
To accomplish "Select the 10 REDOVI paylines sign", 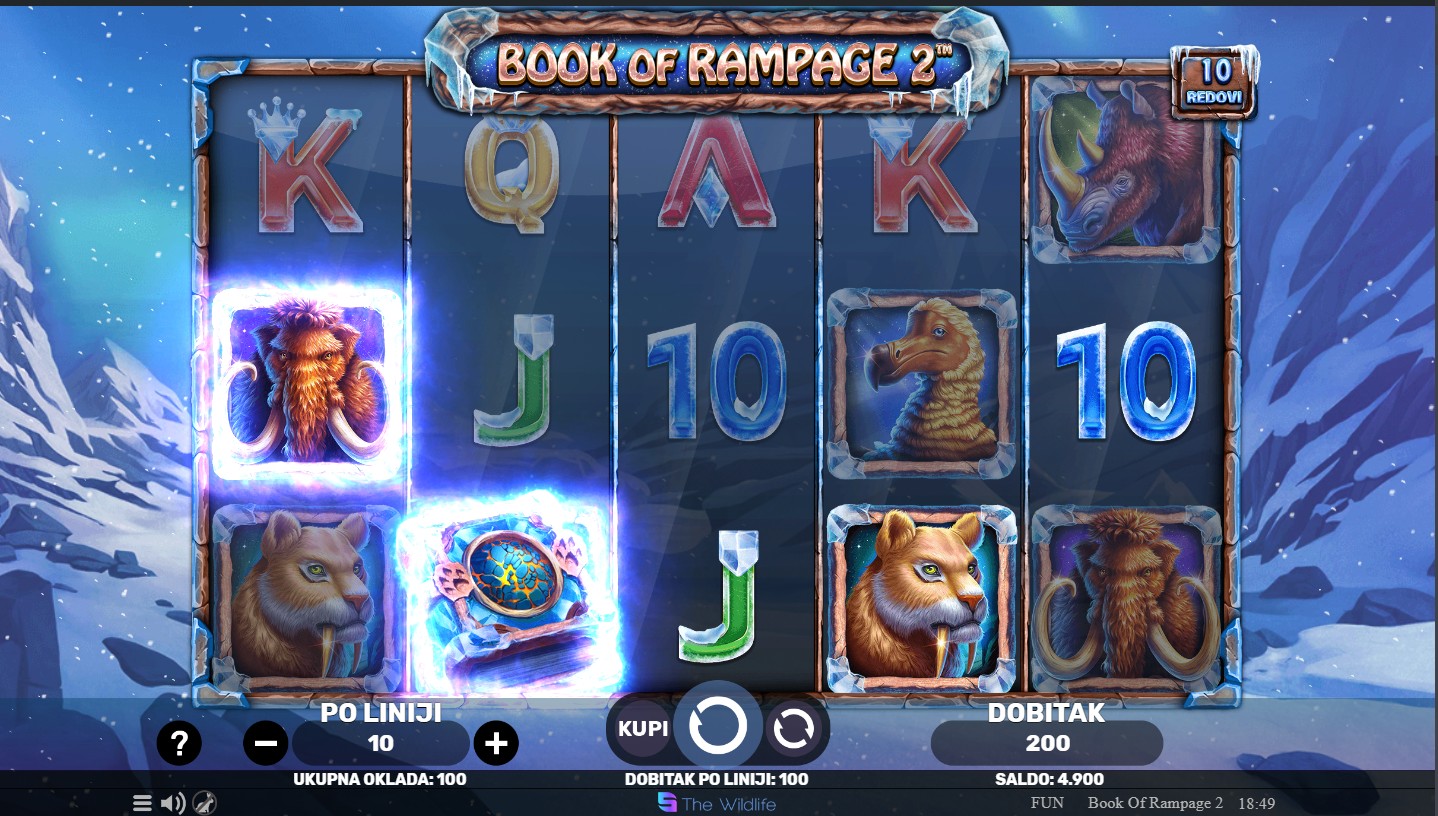I will pyautogui.click(x=1215, y=81).
